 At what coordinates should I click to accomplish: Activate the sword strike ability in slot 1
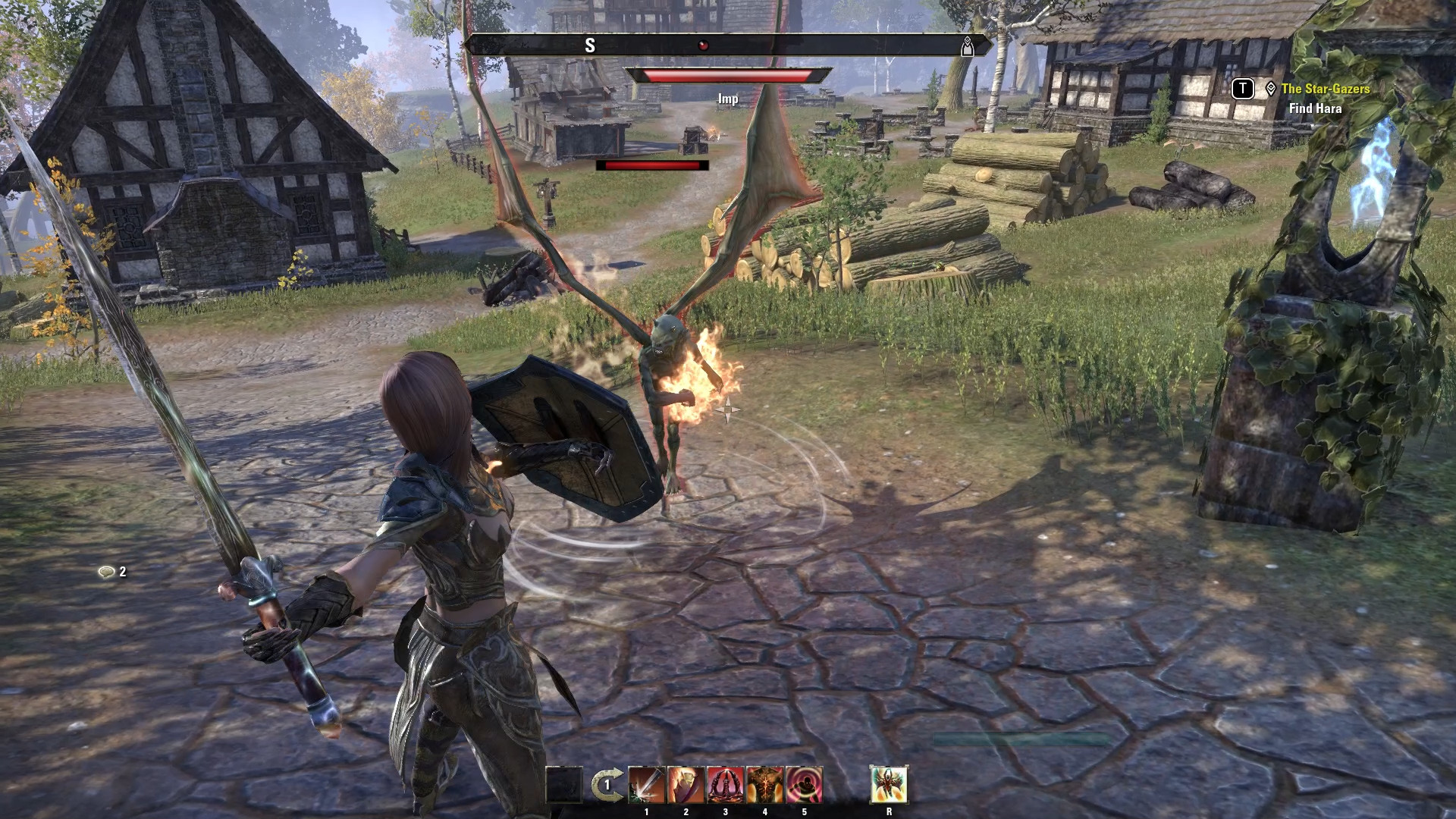[646, 785]
